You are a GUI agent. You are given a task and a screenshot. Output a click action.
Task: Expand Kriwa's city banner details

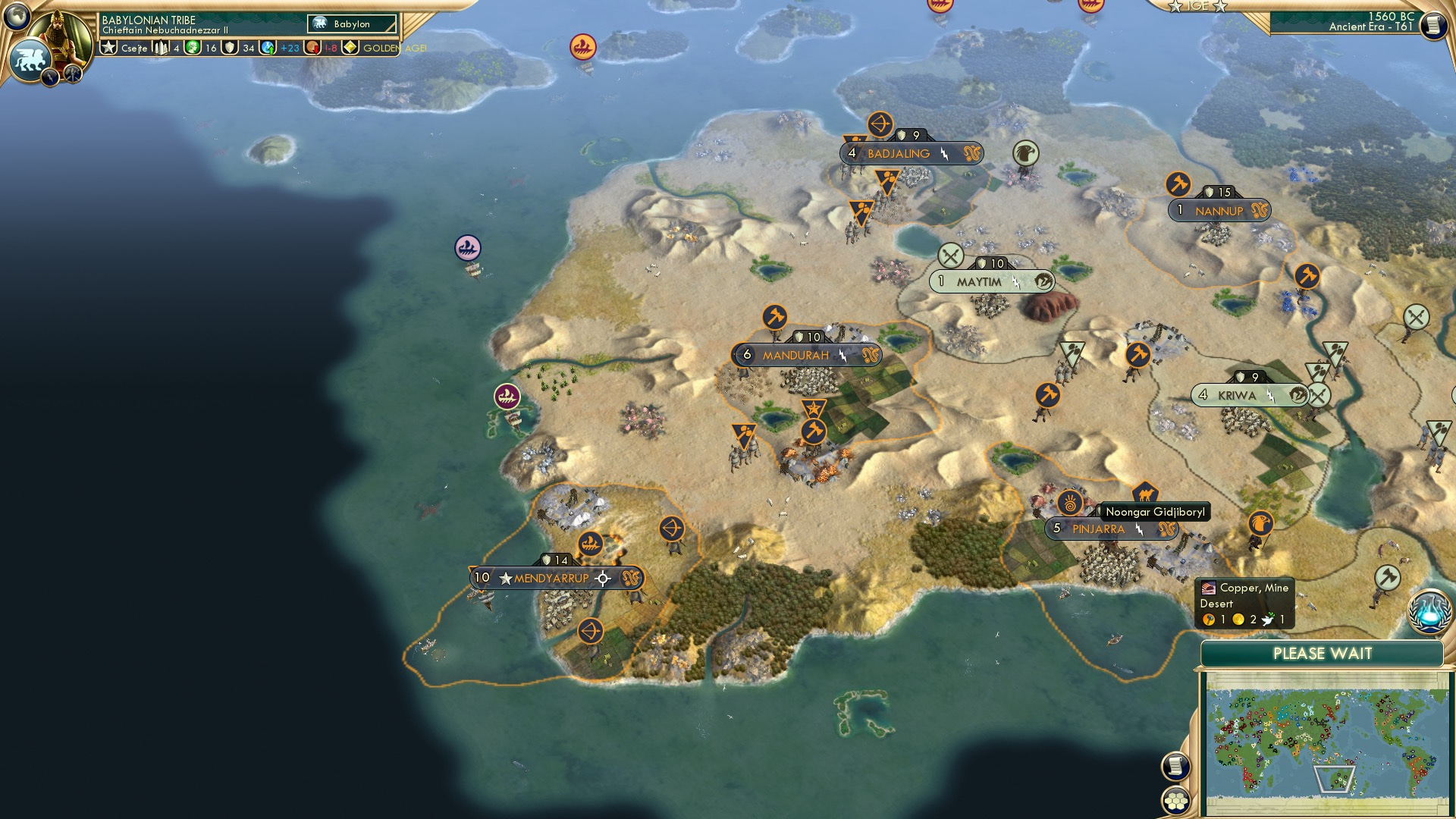[x=1299, y=395]
